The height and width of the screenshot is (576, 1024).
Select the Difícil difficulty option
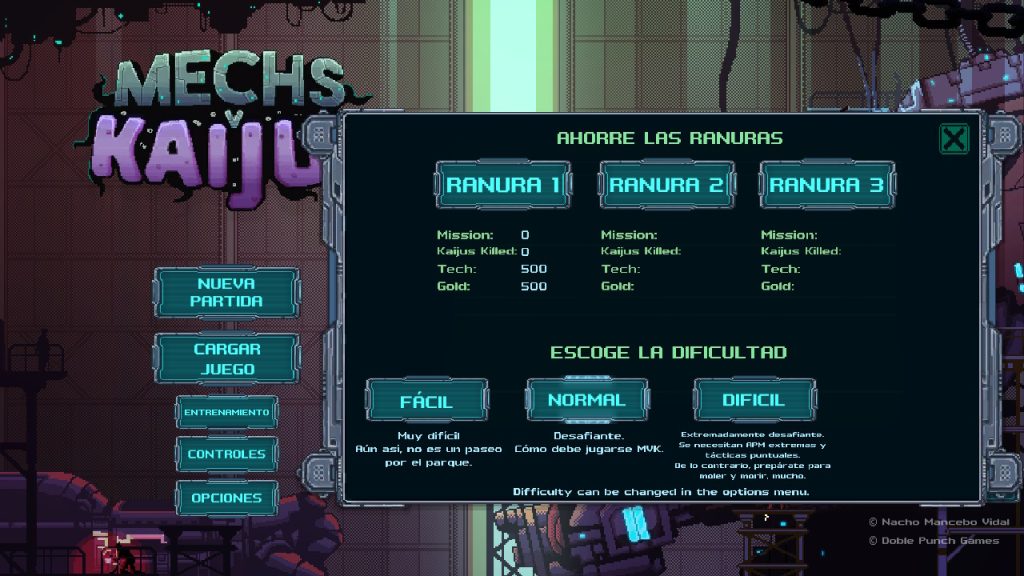[754, 400]
